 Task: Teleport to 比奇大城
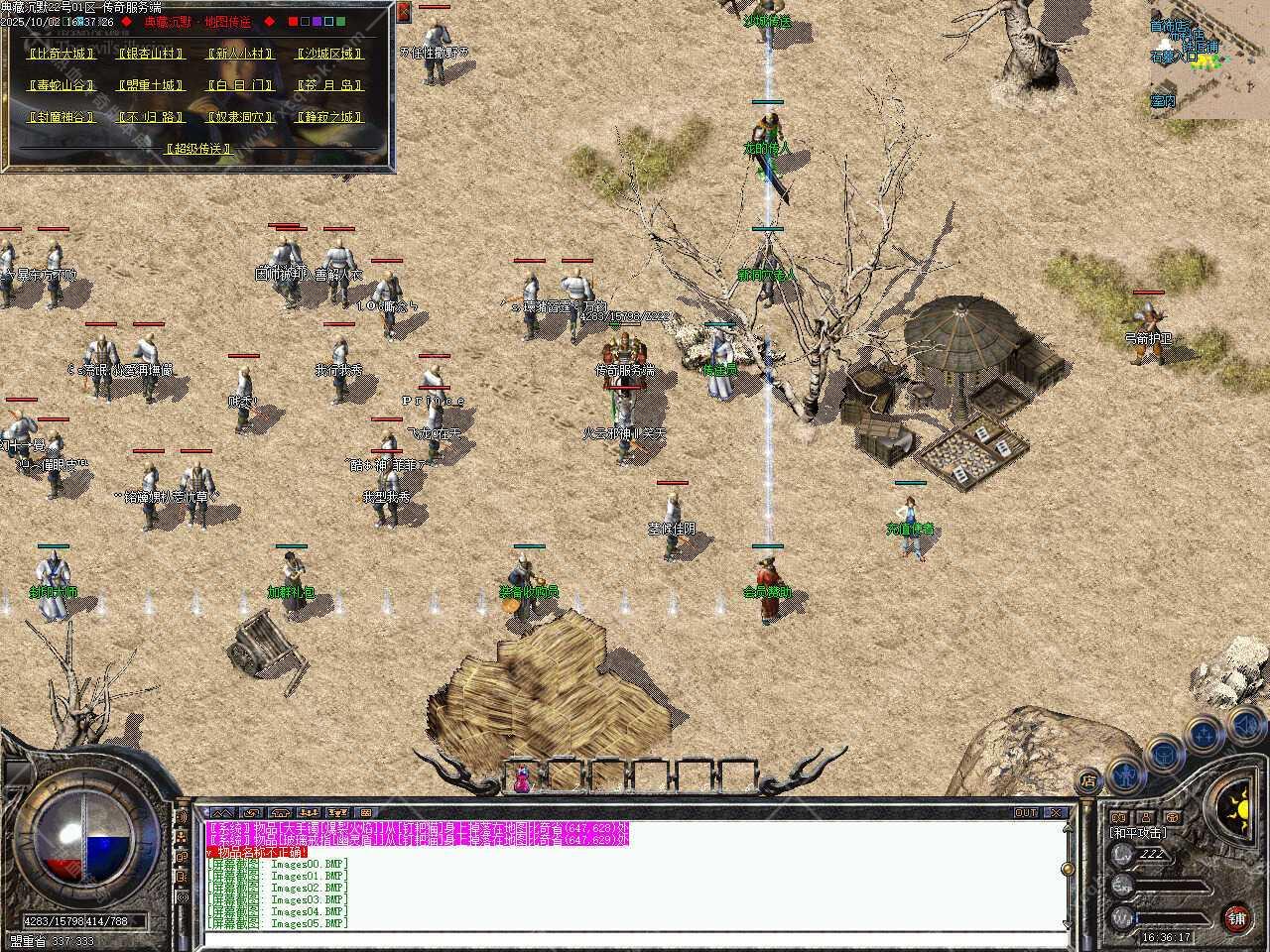(62, 54)
